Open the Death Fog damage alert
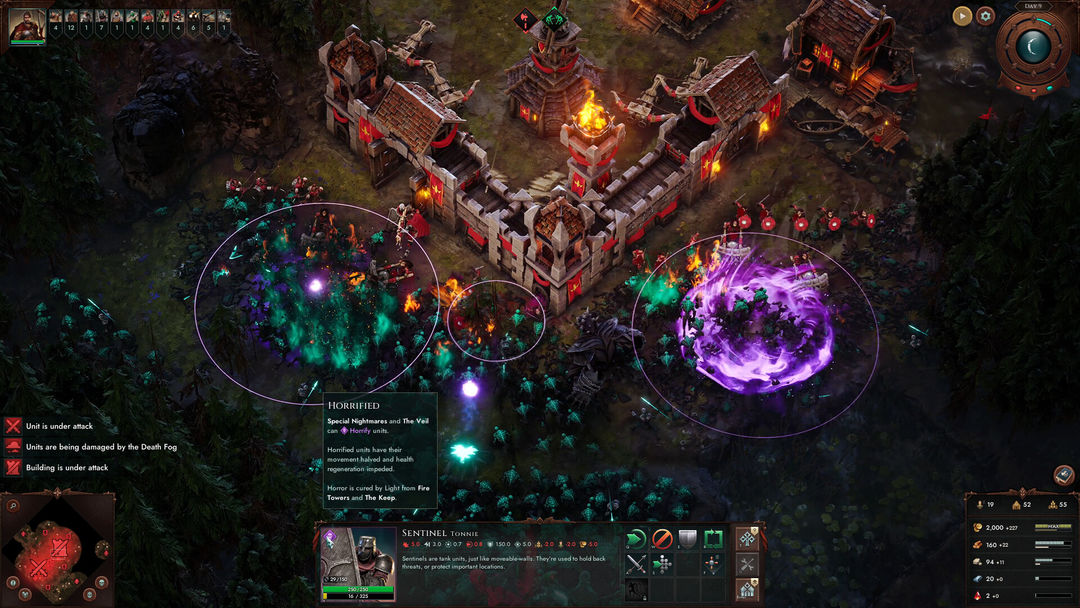 coord(13,447)
